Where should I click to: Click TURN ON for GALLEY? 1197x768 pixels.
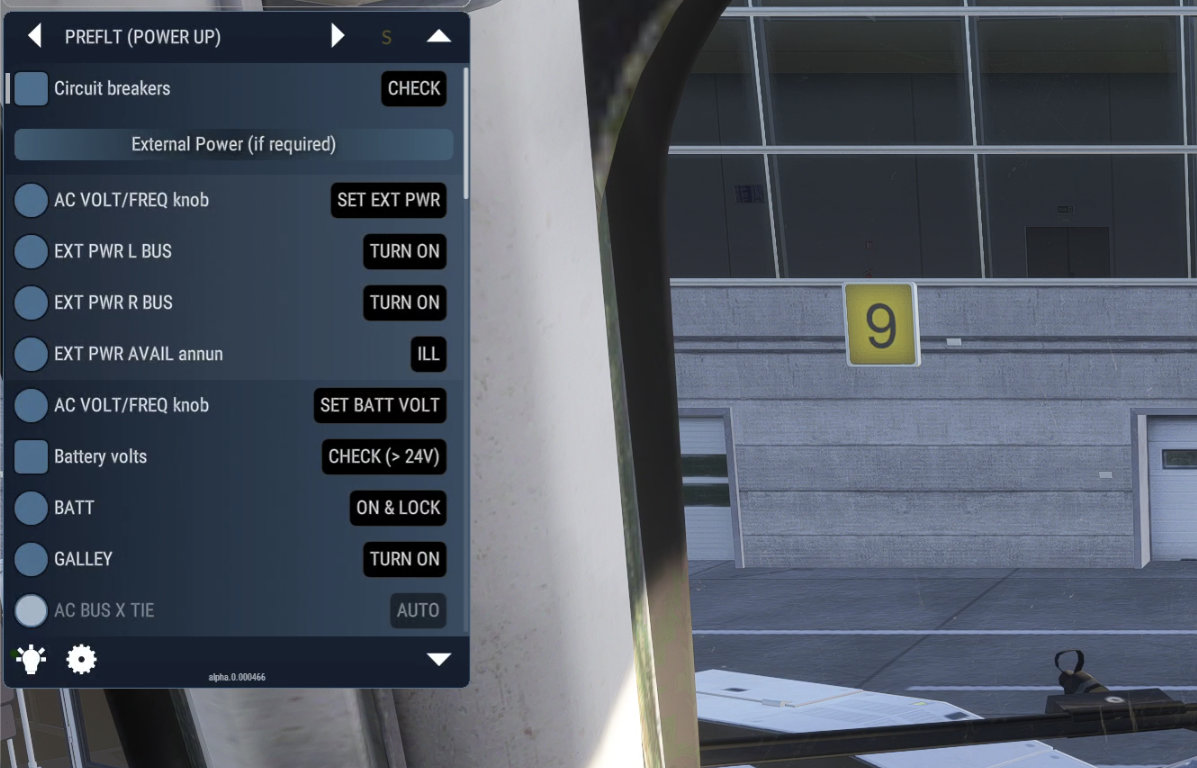click(404, 559)
